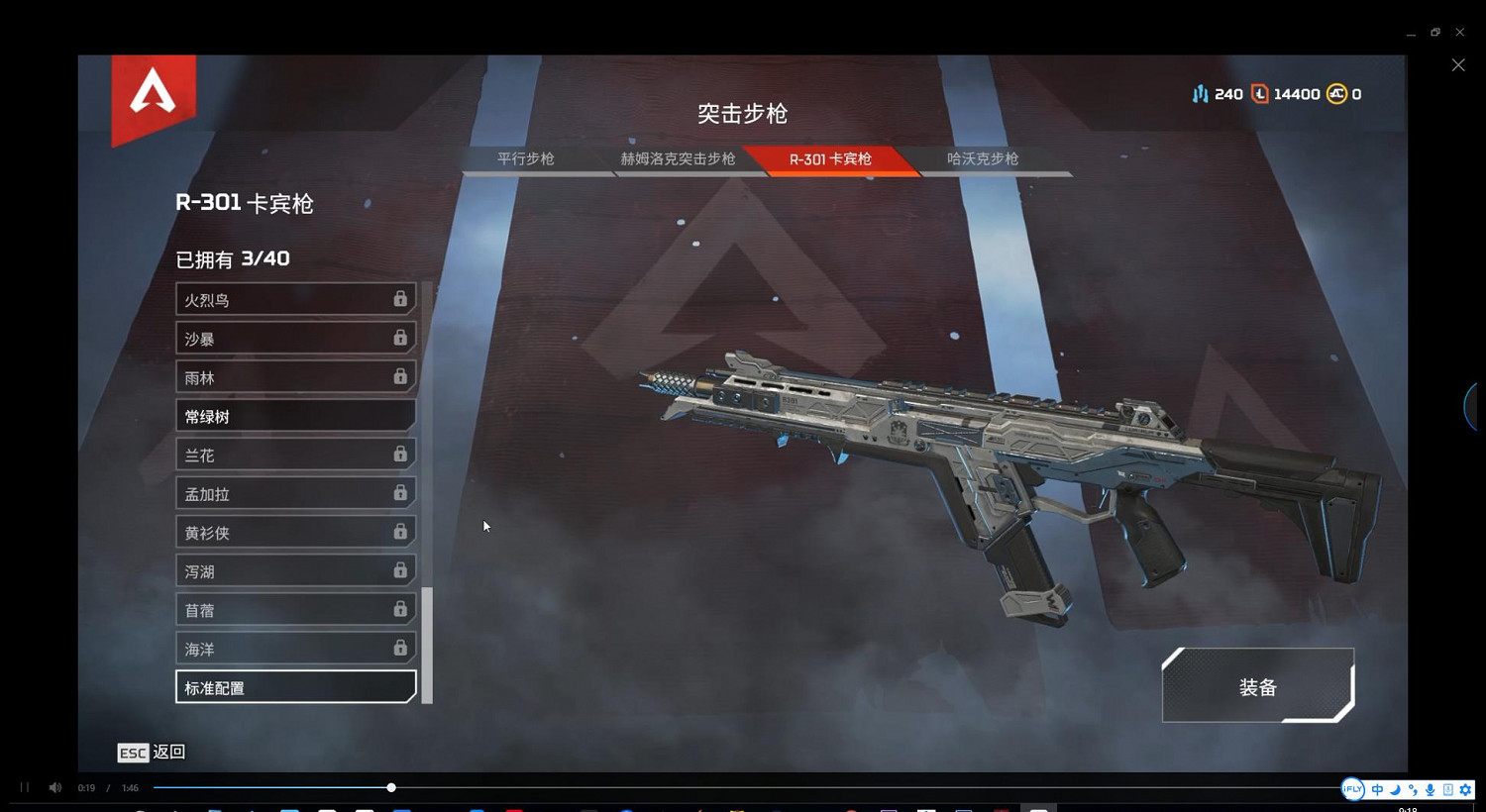Click the Legend Tokens icon showing 14400
The image size is (1486, 812).
(x=1259, y=93)
